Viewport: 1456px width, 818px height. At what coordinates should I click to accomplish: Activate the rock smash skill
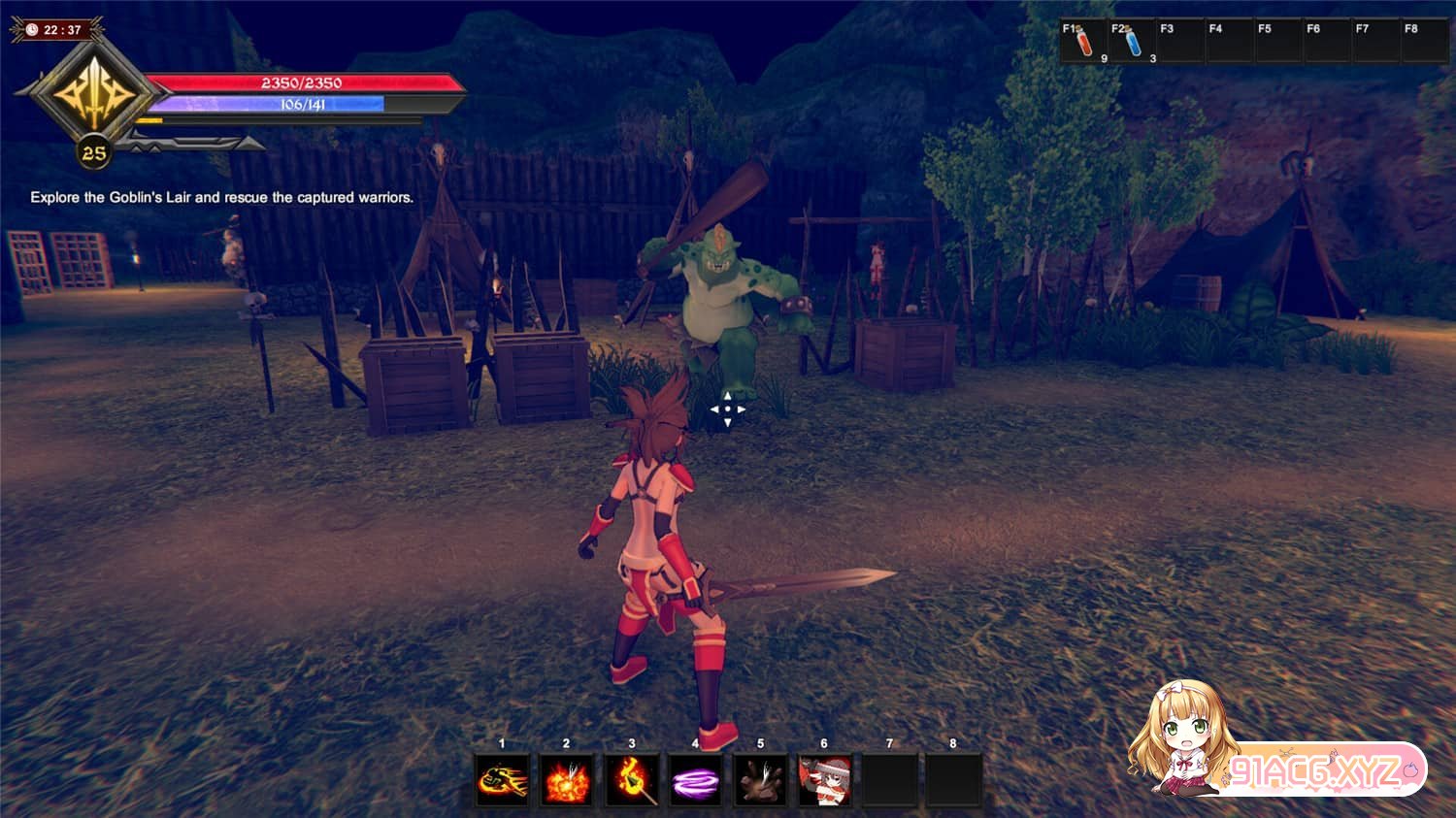pos(761,780)
